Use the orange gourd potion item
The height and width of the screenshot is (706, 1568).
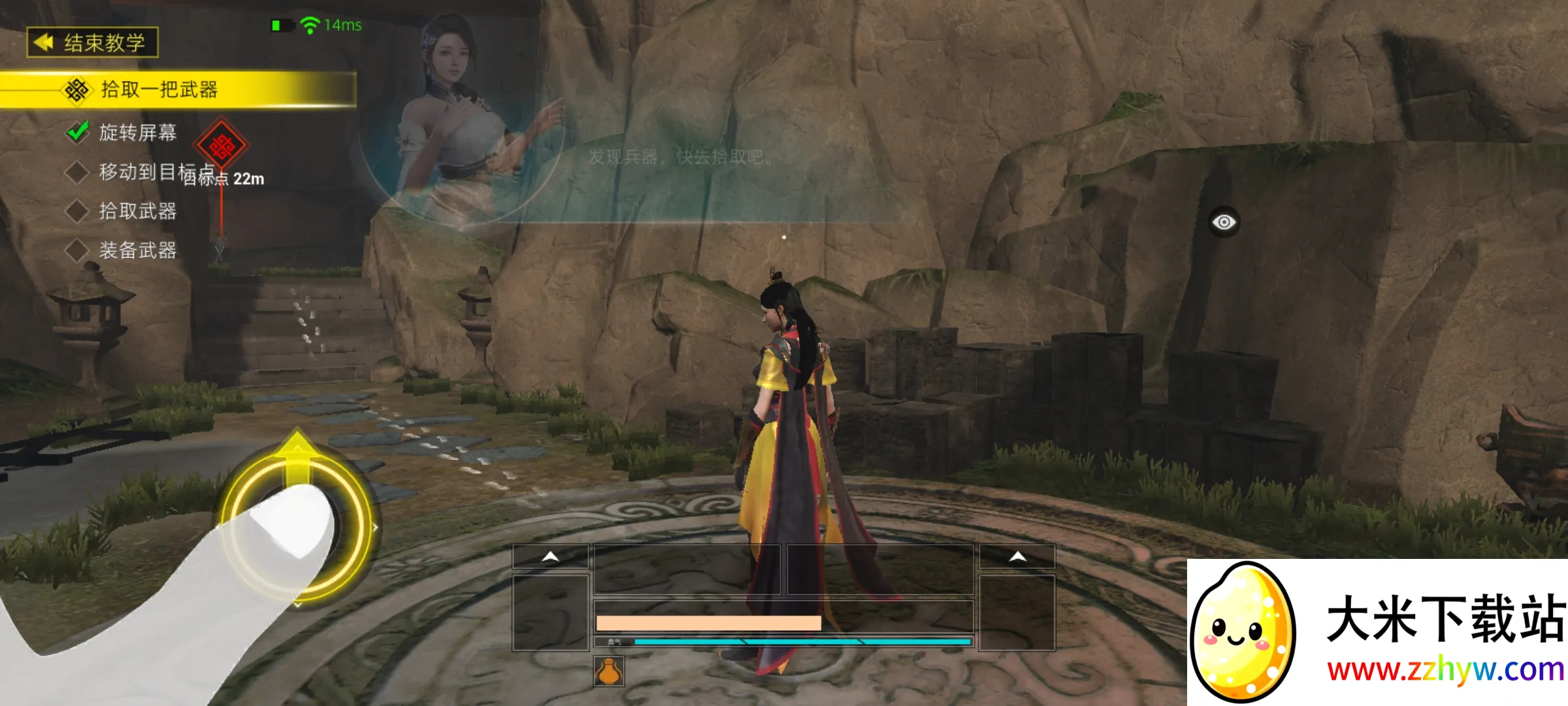[x=609, y=671]
